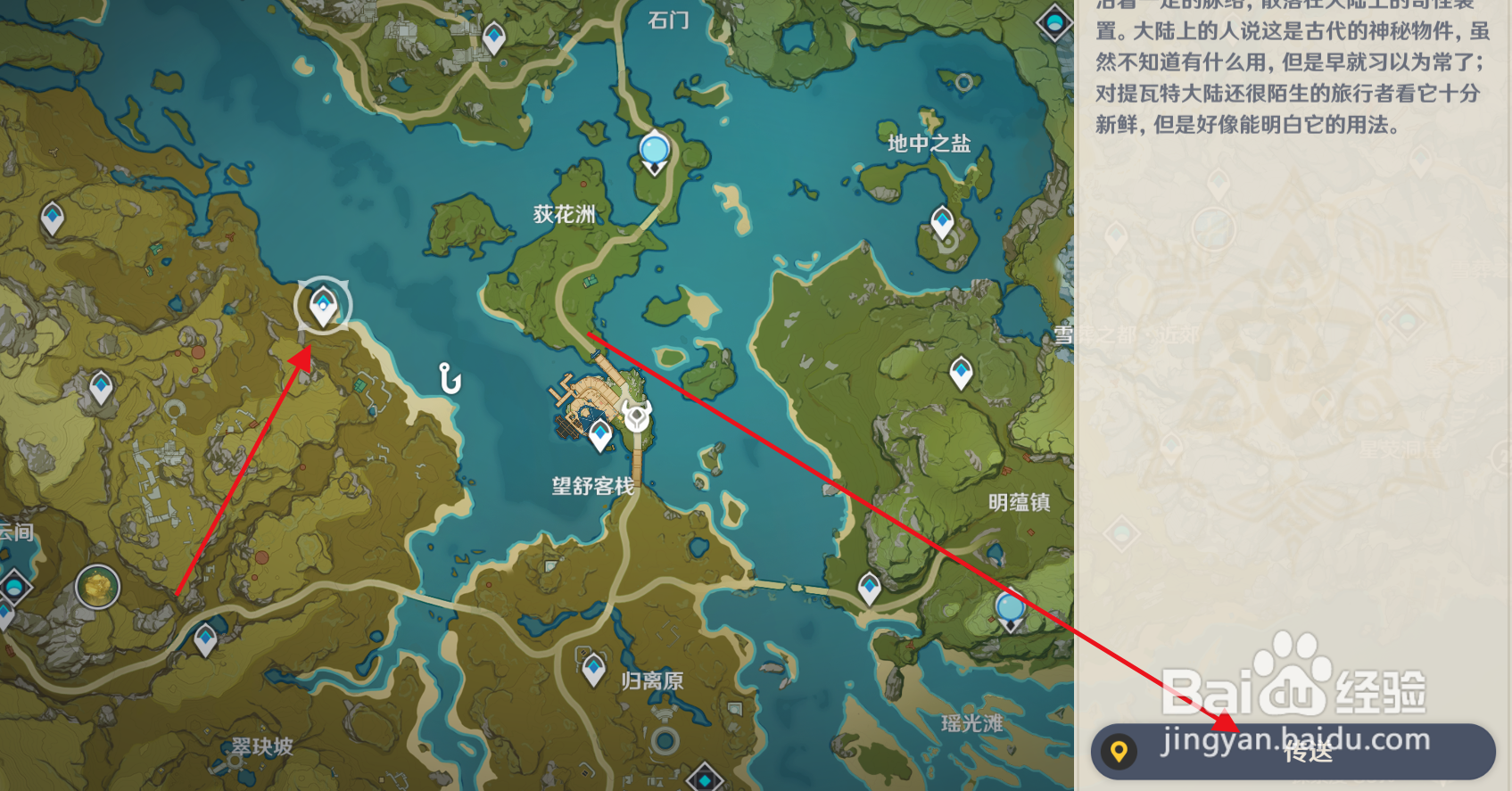
Task: Click the domain icon below 石门
Action: pos(654,150)
